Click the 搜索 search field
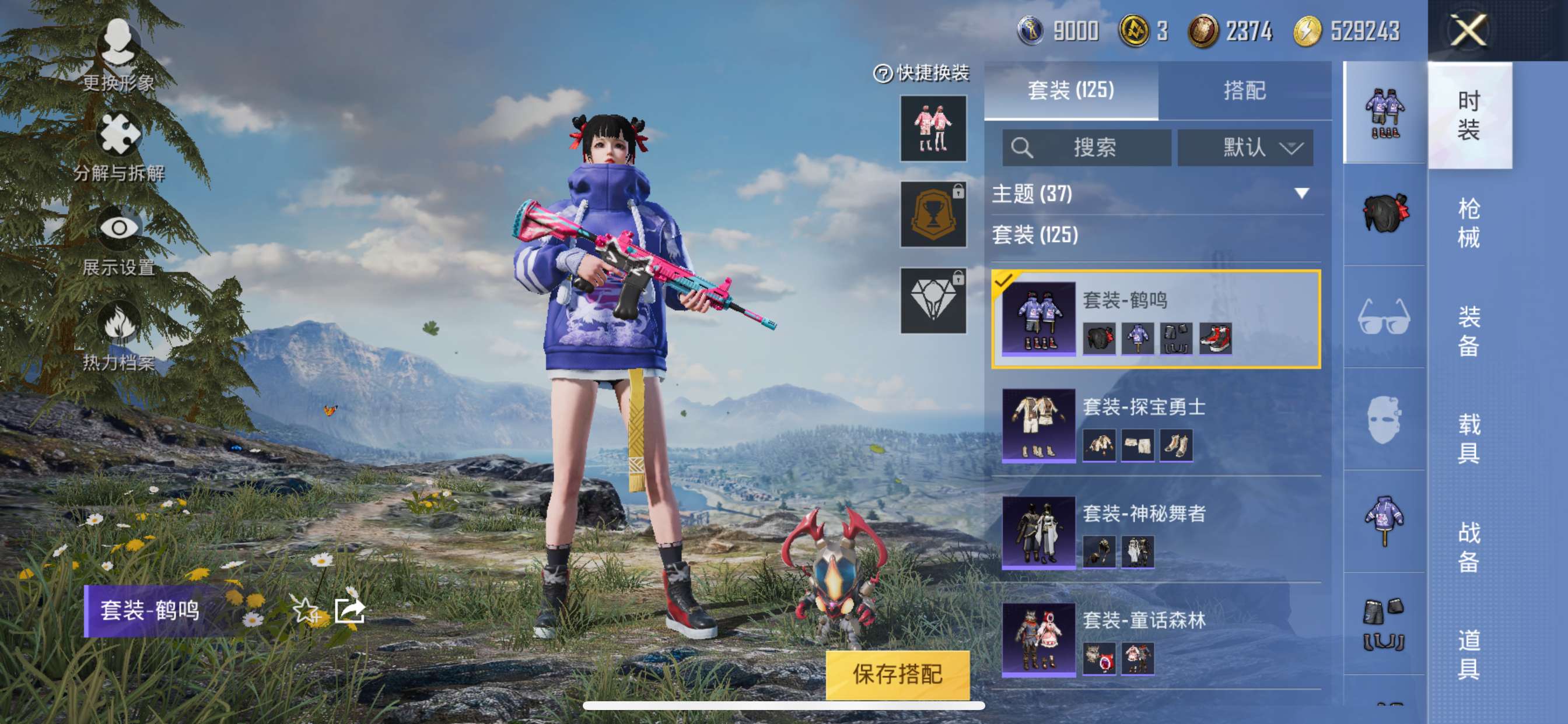The height and width of the screenshot is (724, 1568). (1087, 147)
